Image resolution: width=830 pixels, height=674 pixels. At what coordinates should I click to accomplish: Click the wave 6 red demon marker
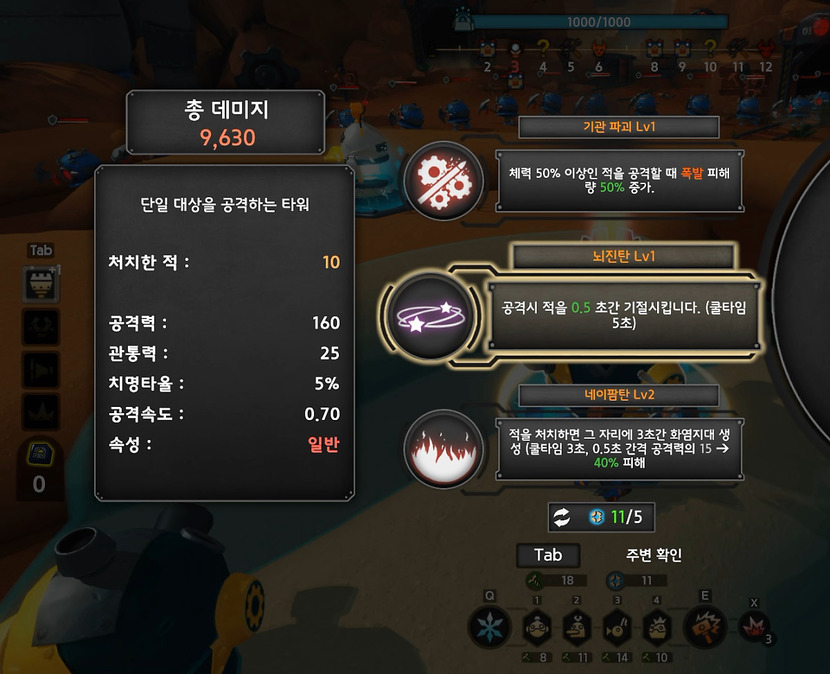pos(599,48)
